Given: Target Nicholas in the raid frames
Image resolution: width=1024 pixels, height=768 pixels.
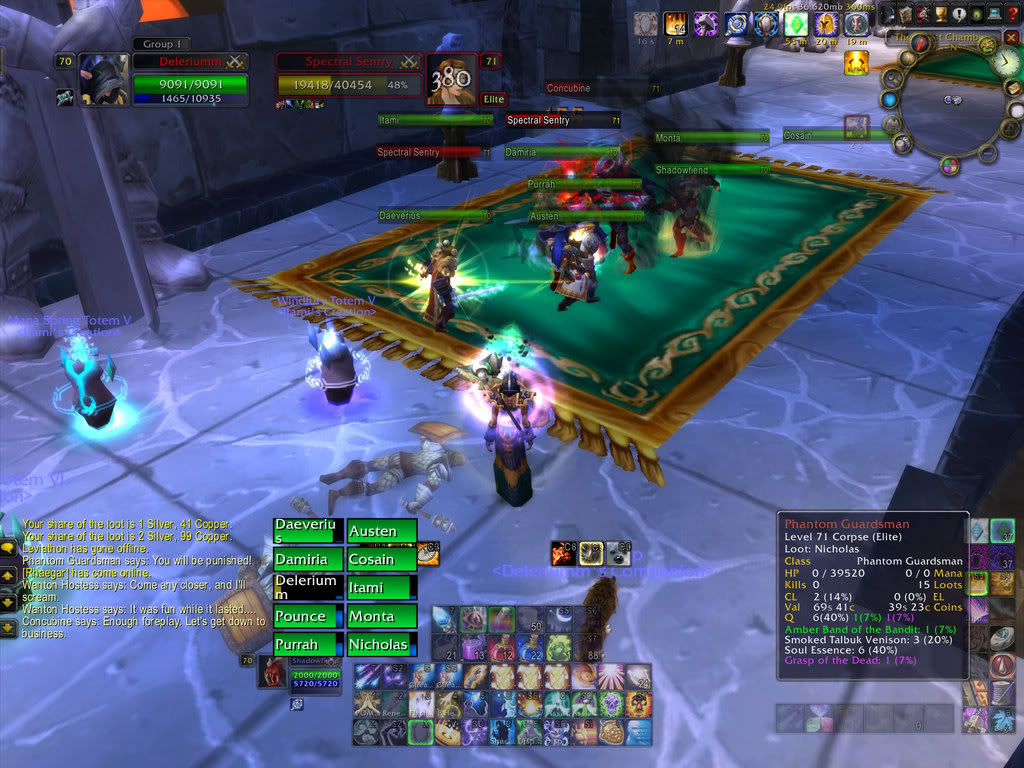Looking at the screenshot, I should coord(381,644).
